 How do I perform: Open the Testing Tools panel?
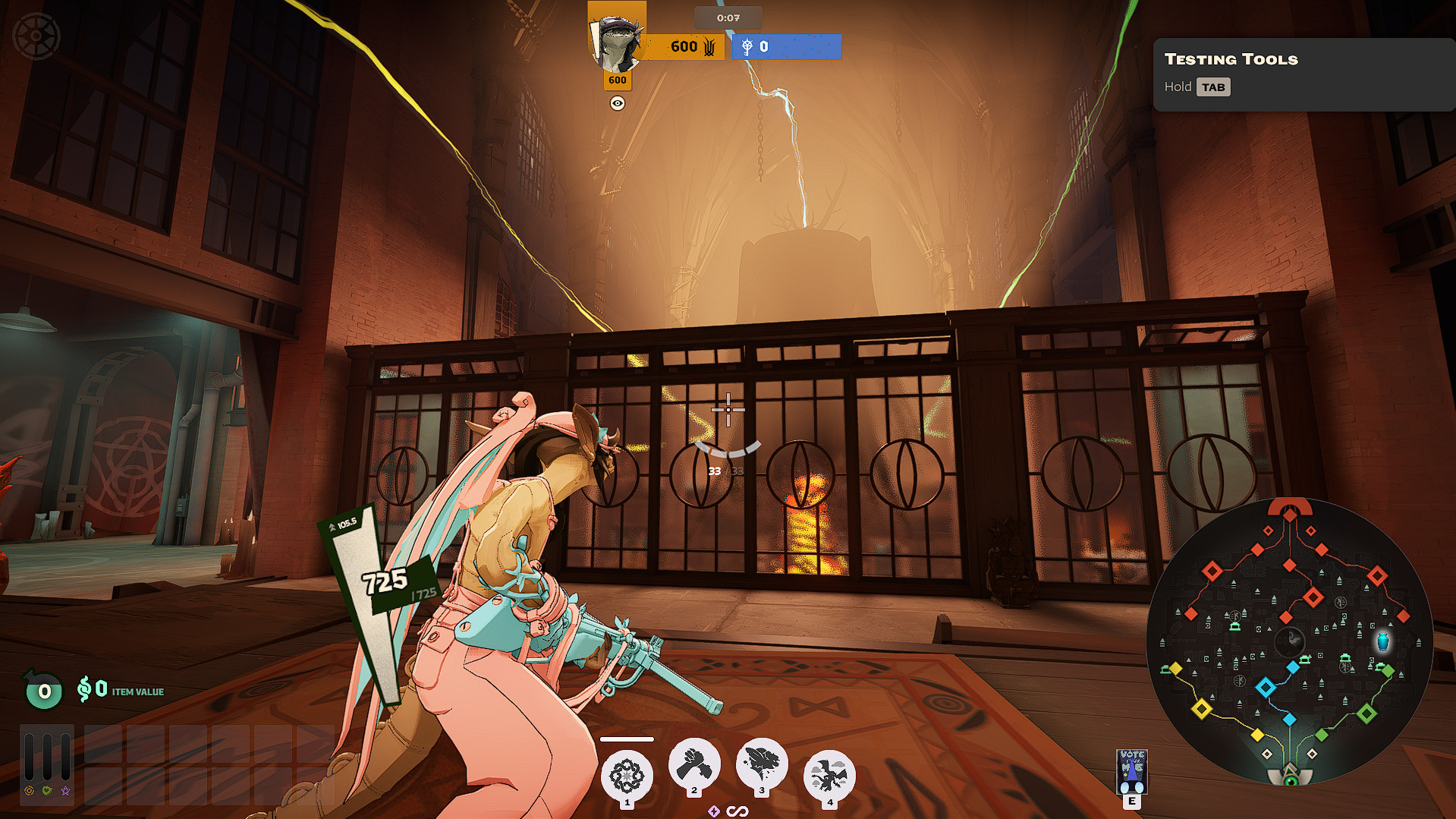point(1303,74)
